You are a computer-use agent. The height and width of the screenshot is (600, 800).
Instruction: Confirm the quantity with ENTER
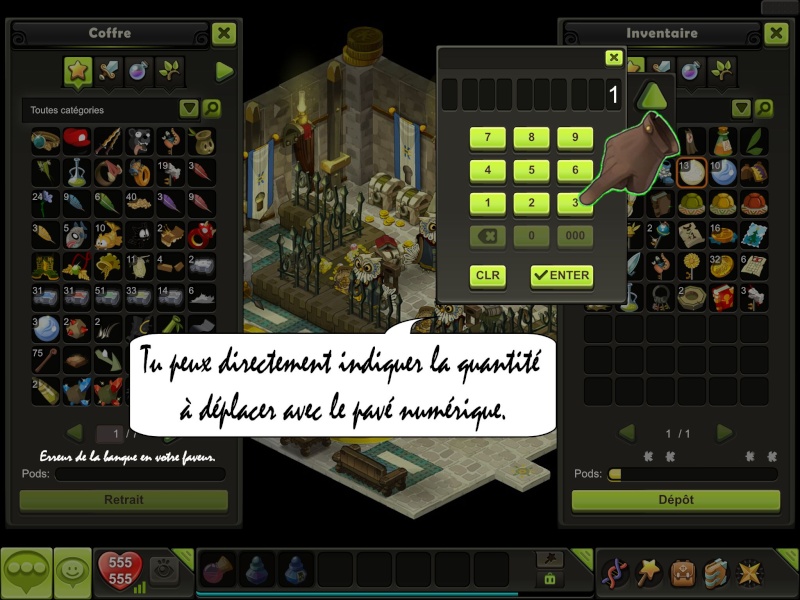(561, 275)
